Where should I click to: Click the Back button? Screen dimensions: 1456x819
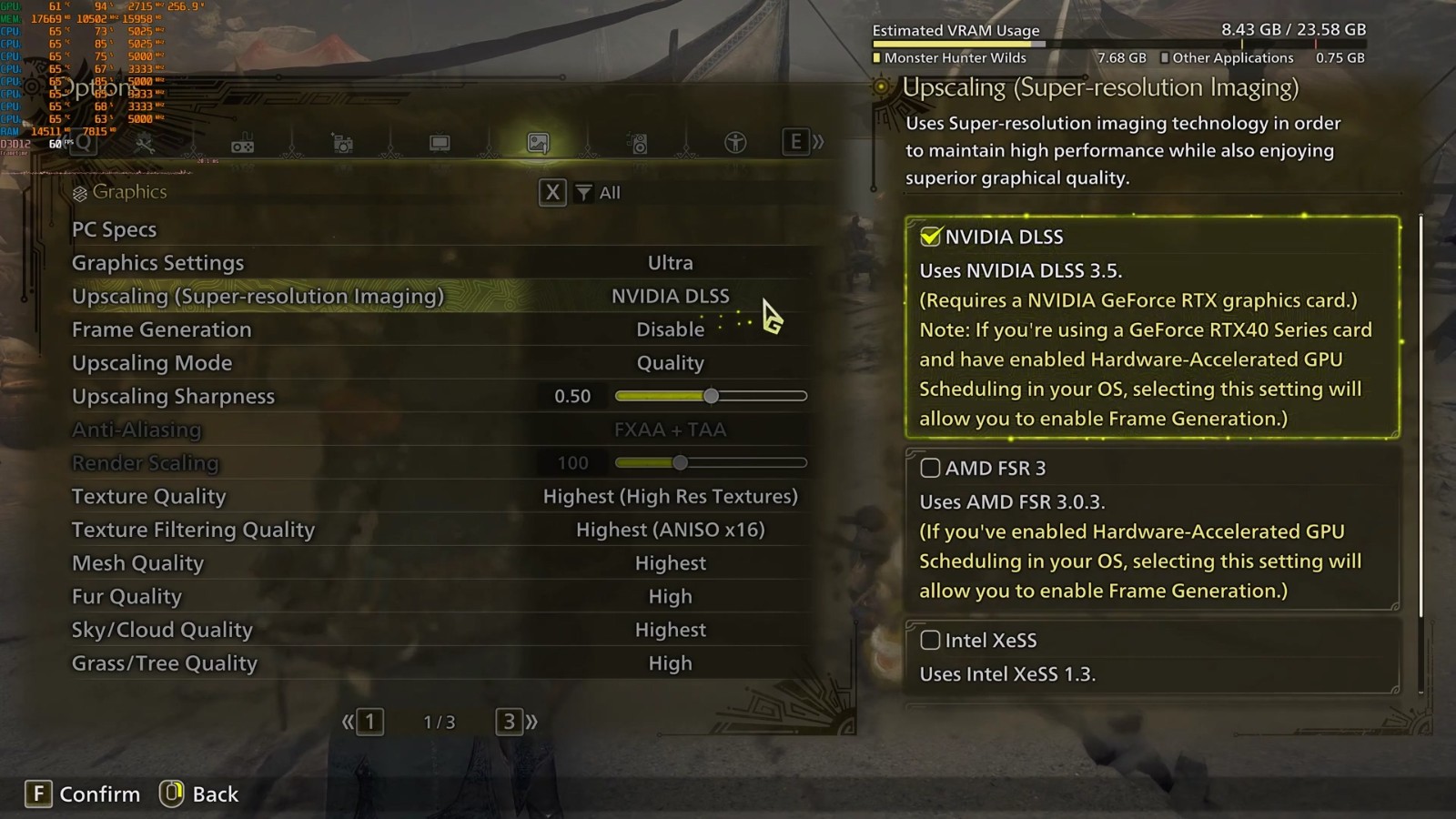(199, 794)
